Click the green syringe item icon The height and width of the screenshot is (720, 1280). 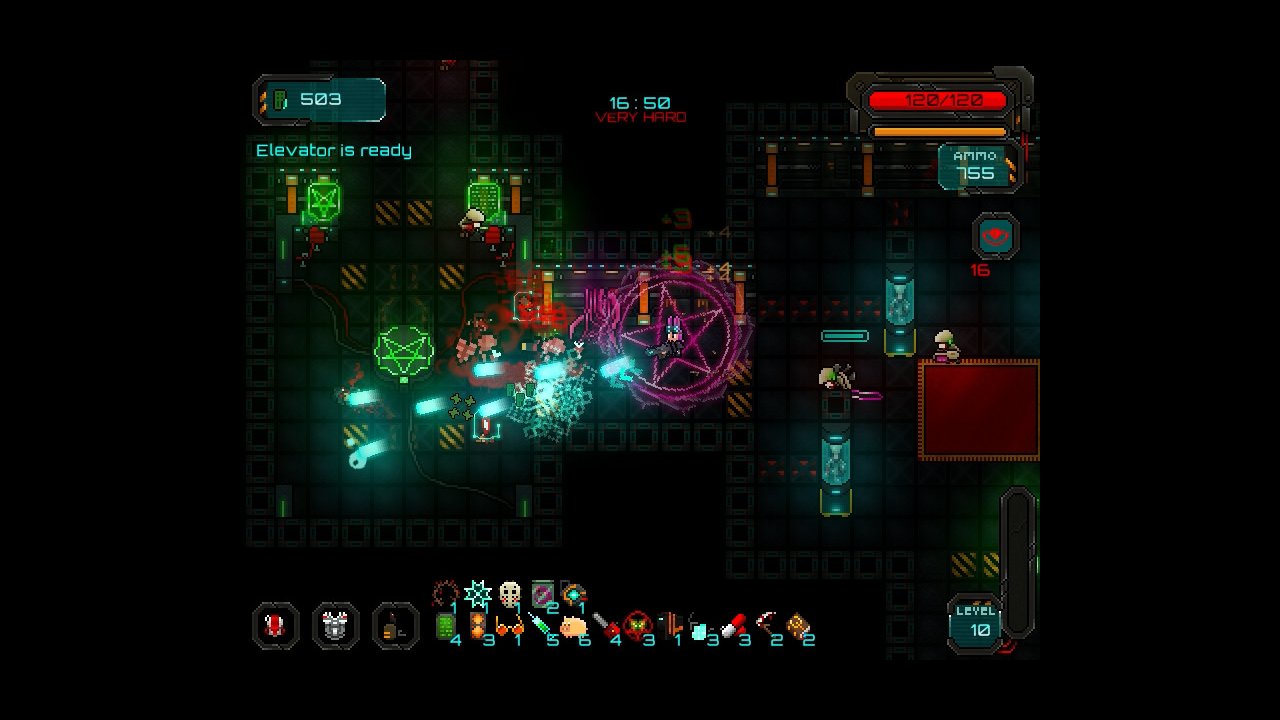[x=541, y=627]
